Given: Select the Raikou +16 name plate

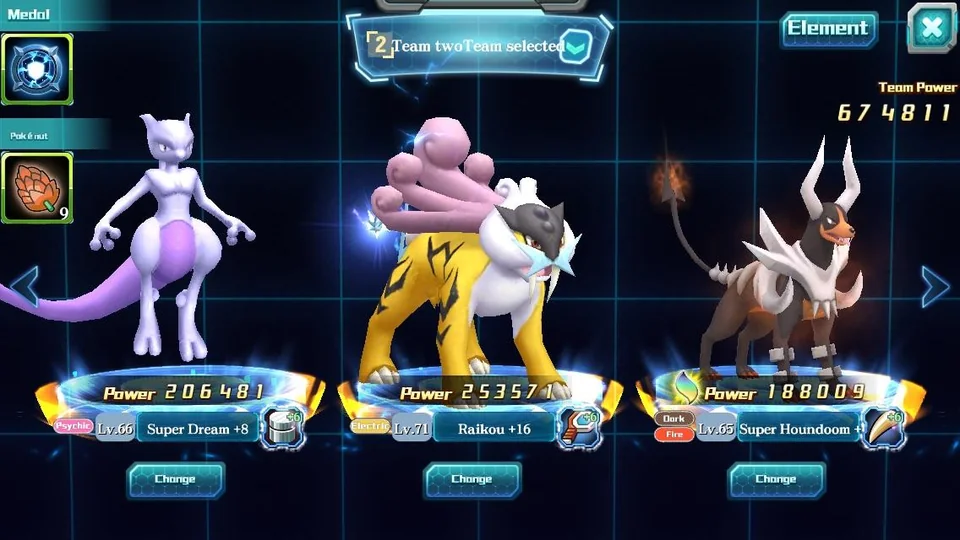Looking at the screenshot, I should (493, 429).
